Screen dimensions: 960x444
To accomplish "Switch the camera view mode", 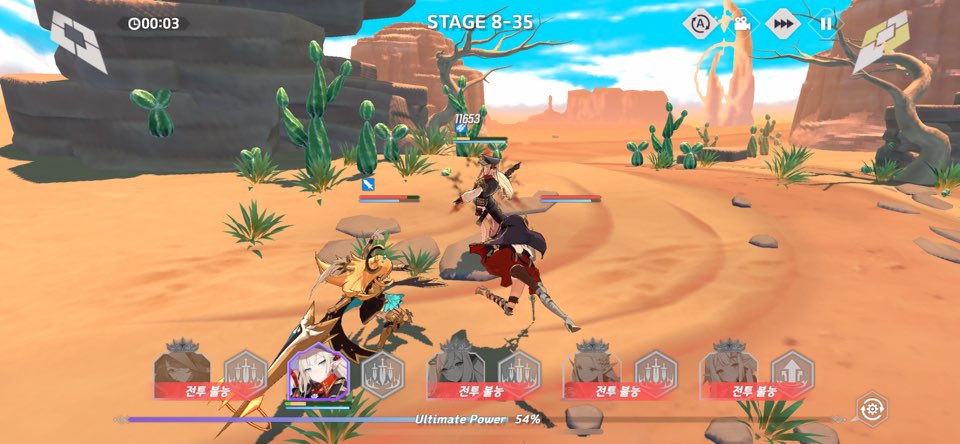I will (741, 24).
